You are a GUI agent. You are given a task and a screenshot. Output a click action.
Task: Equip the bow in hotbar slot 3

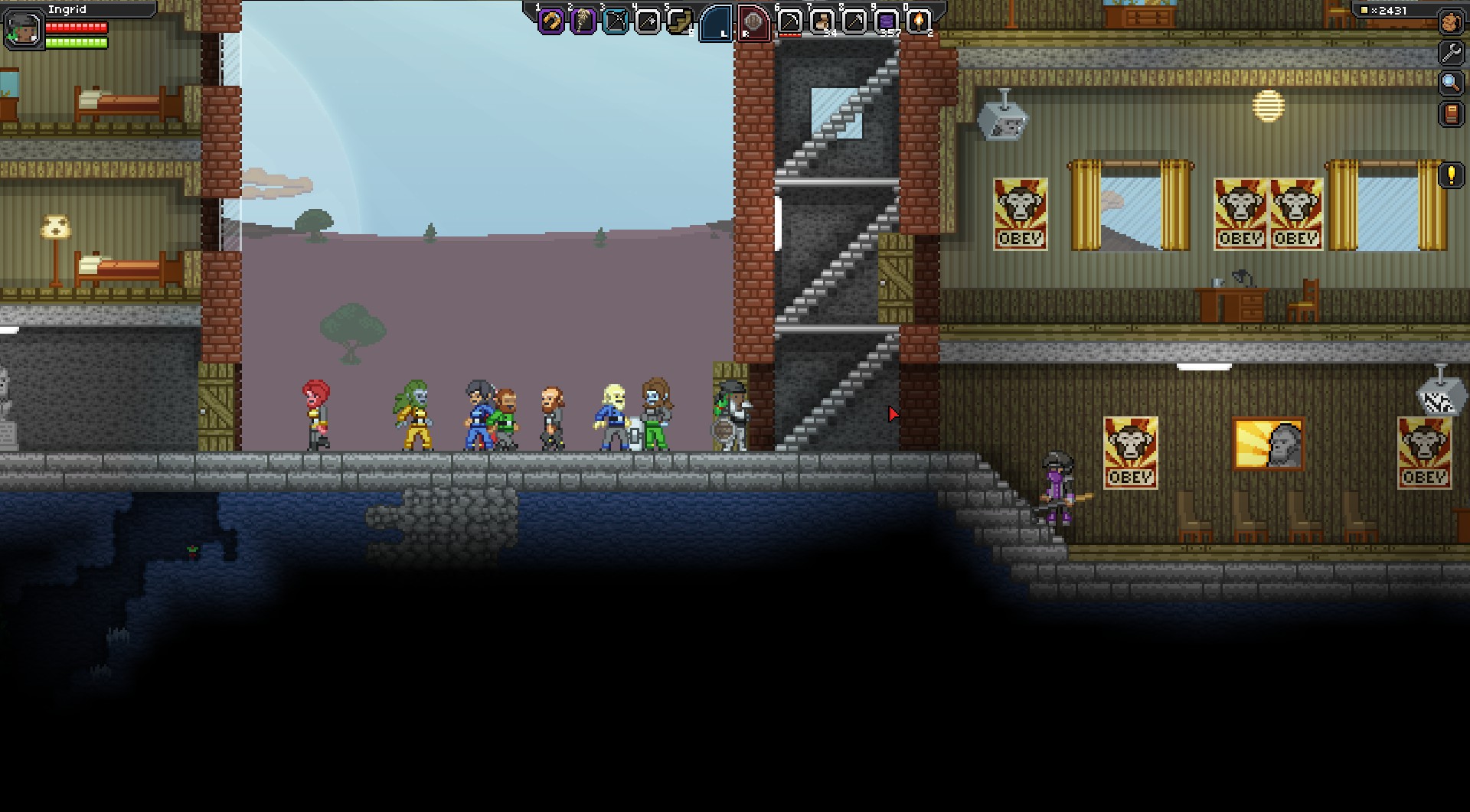point(615,22)
